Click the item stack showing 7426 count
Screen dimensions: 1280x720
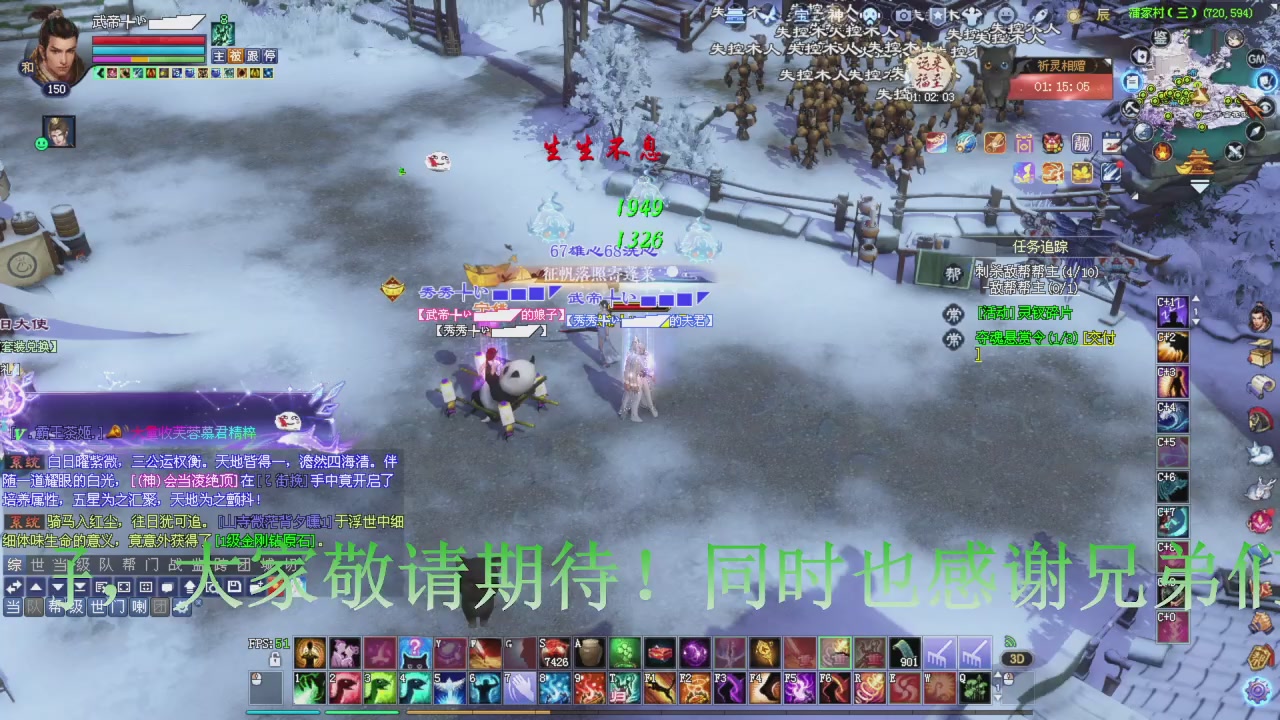coord(553,650)
